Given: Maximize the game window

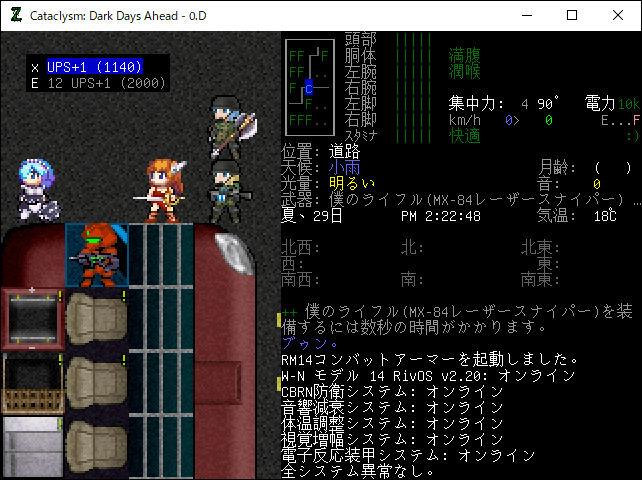Looking at the screenshot, I should point(572,15).
